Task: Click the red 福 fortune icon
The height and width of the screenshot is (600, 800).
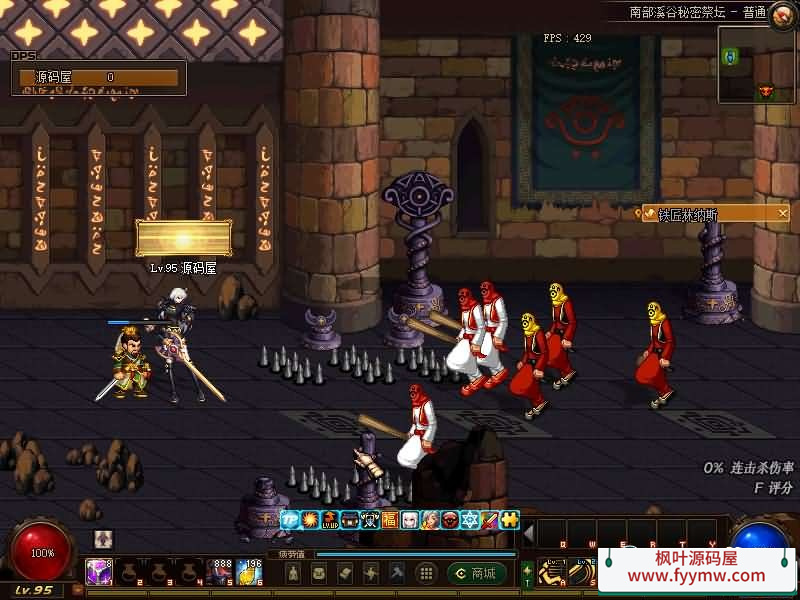Action: point(390,520)
